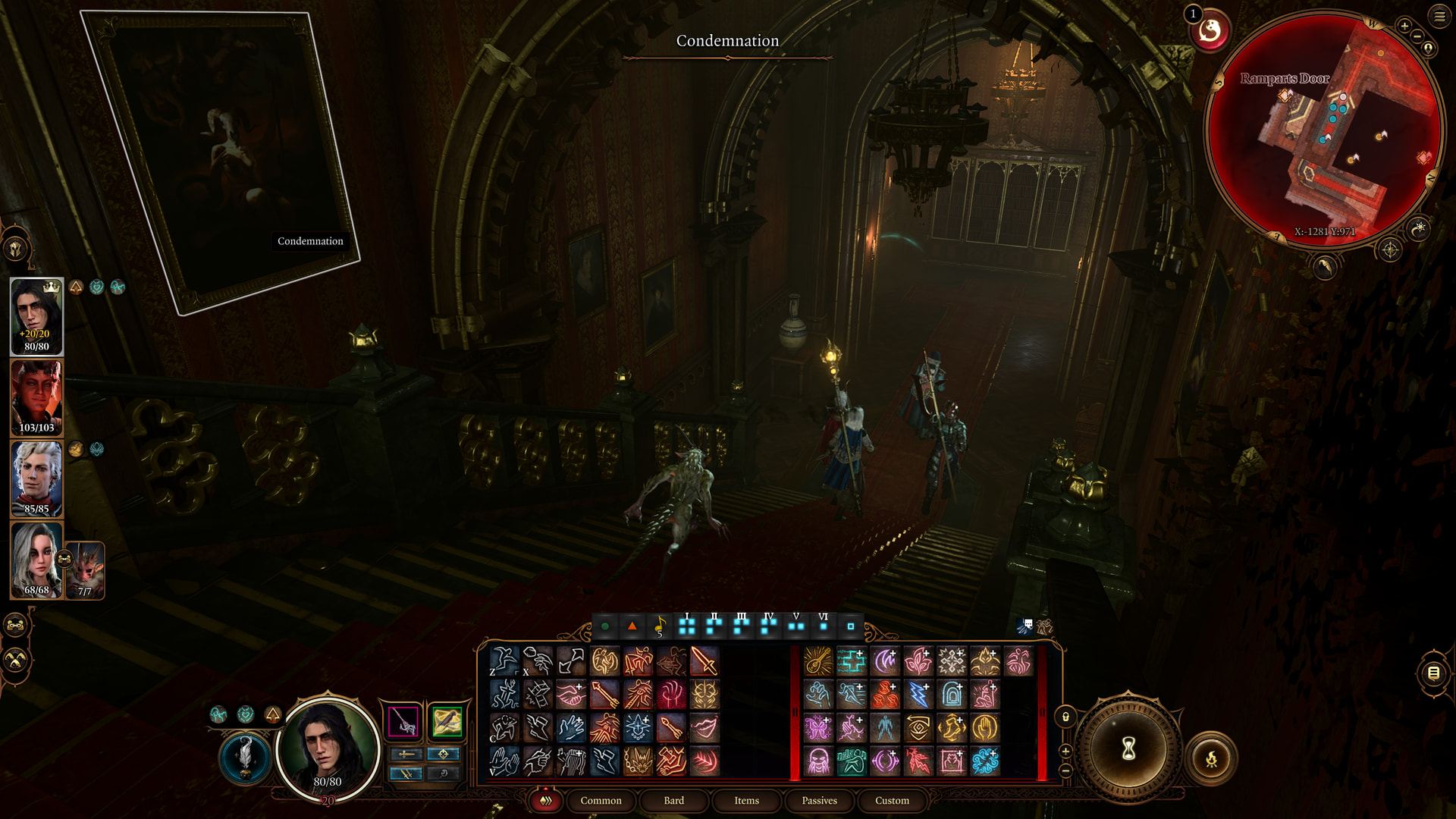Toggle the hotbar lock padlock
This screenshot has height=819, width=1456.
coord(1065,717)
